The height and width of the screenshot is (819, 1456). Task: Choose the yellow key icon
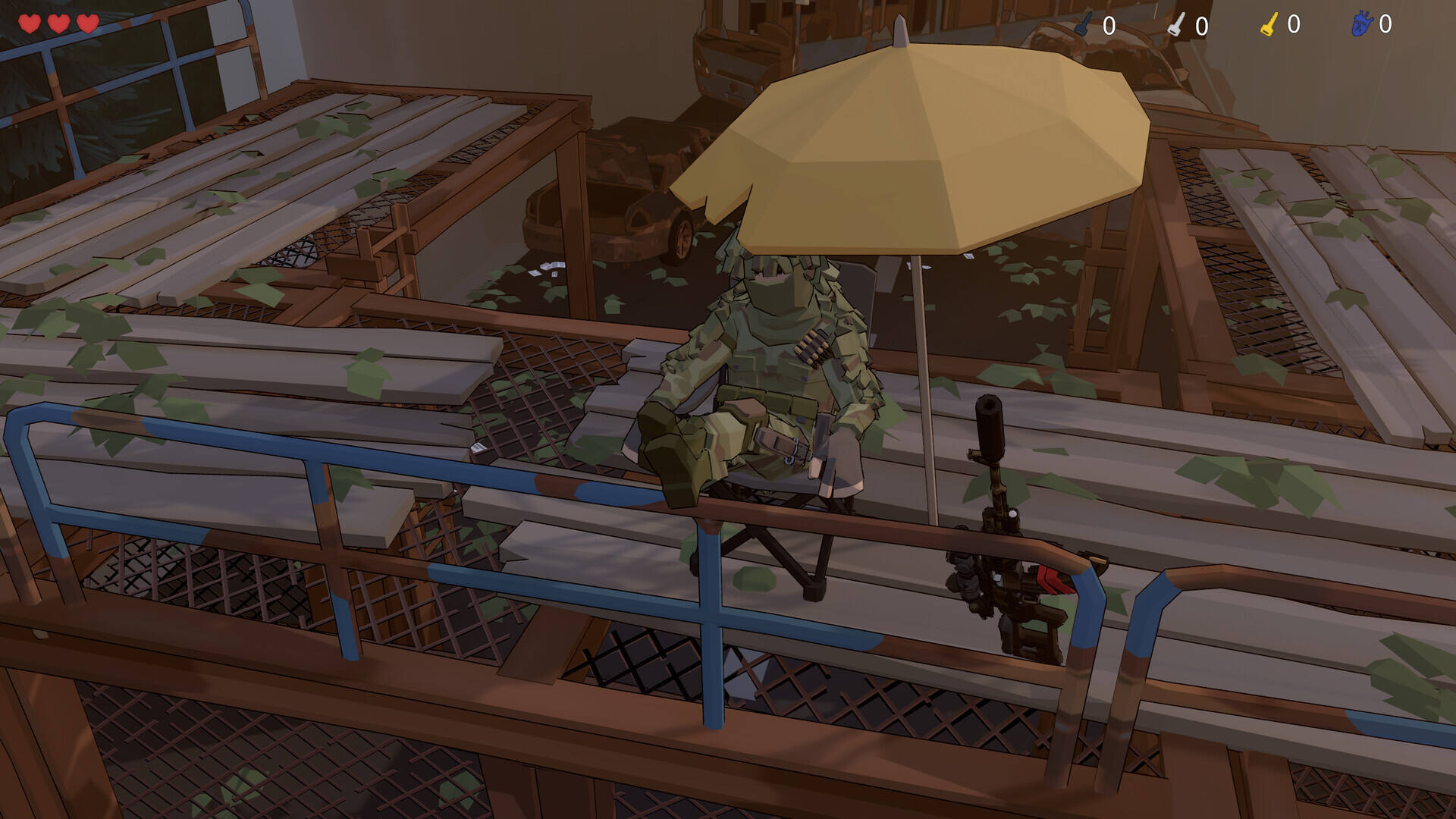[x=1269, y=25]
